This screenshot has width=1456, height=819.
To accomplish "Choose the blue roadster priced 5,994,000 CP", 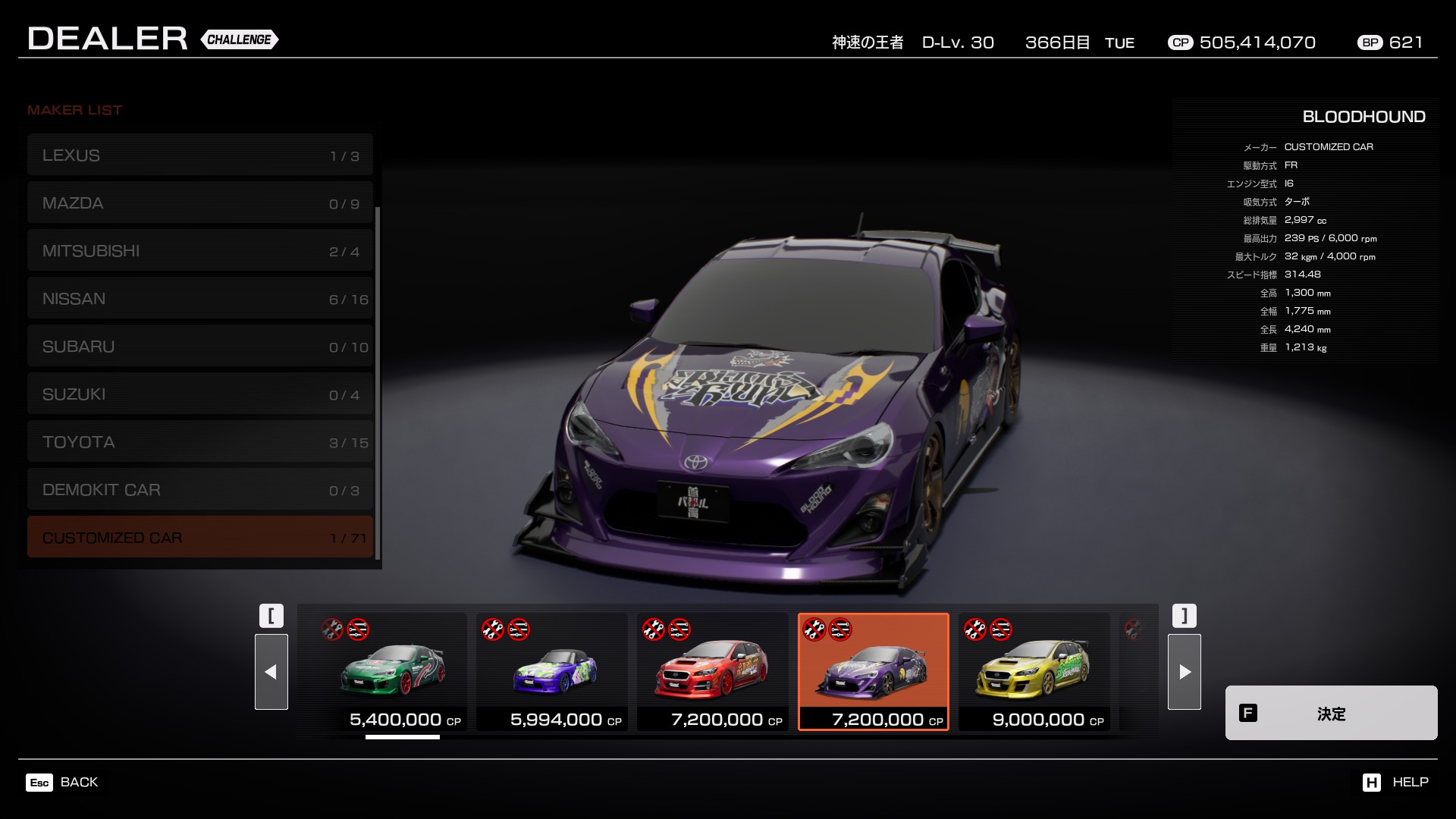I will [552, 672].
